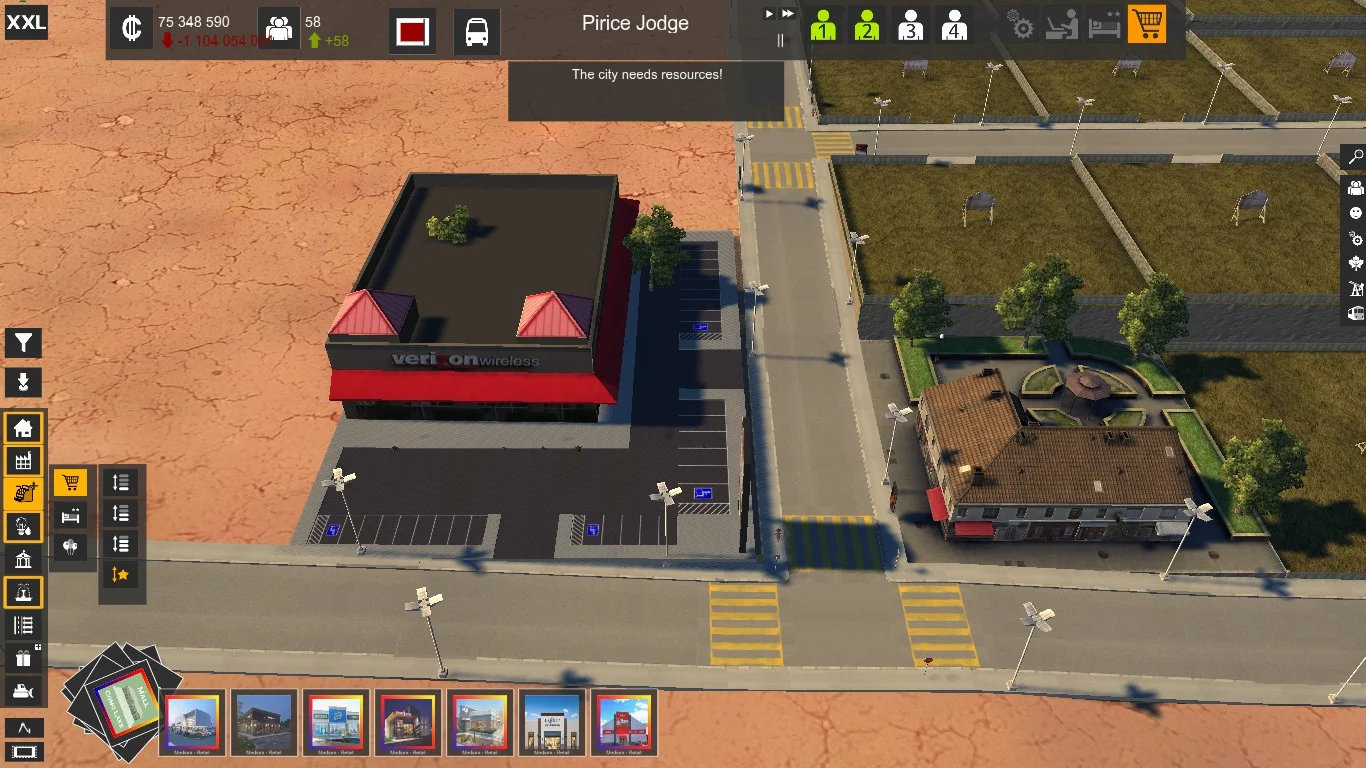Open the filter funnel tool

tap(23, 344)
